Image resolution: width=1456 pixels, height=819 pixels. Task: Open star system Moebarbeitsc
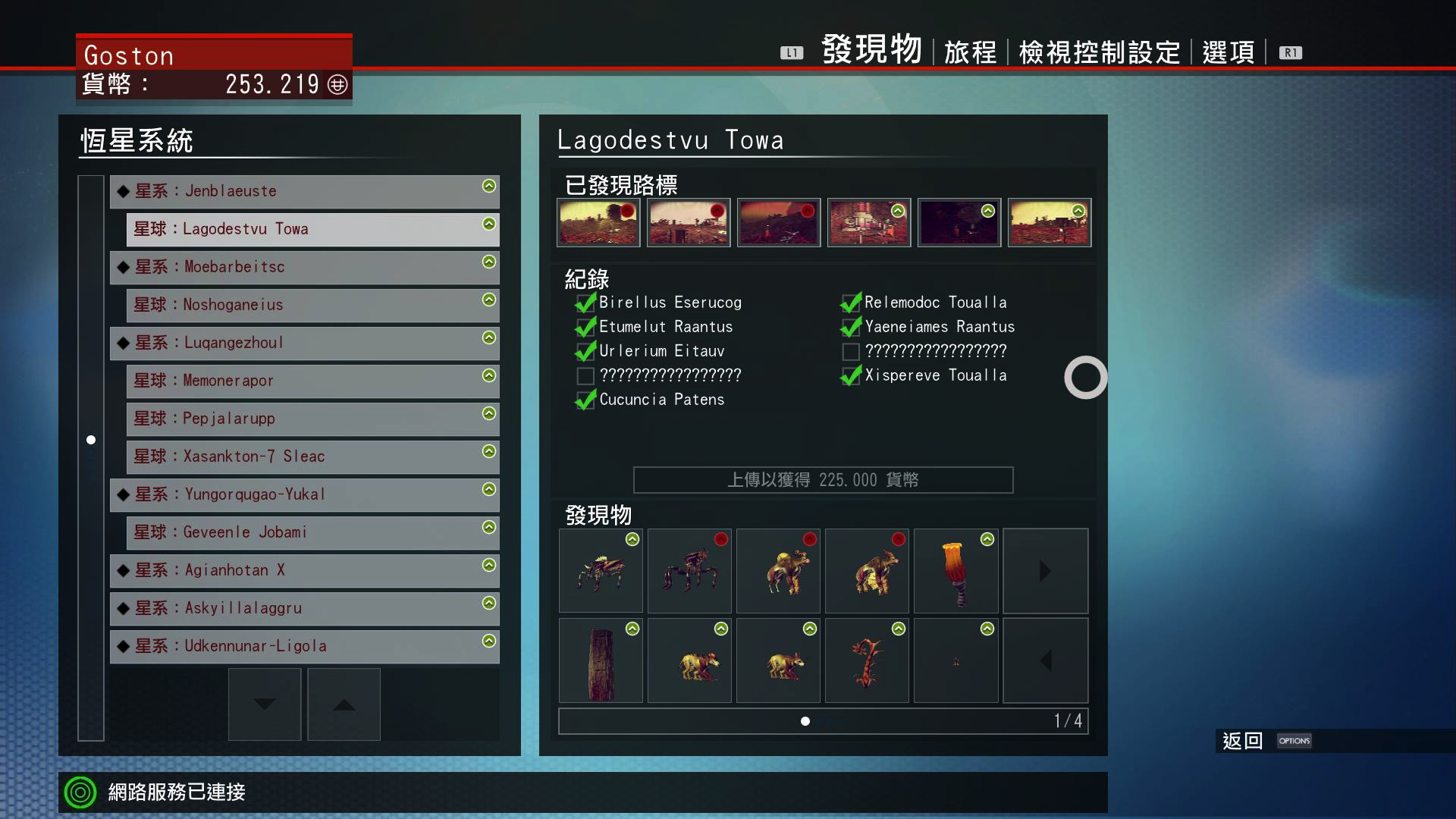click(304, 267)
